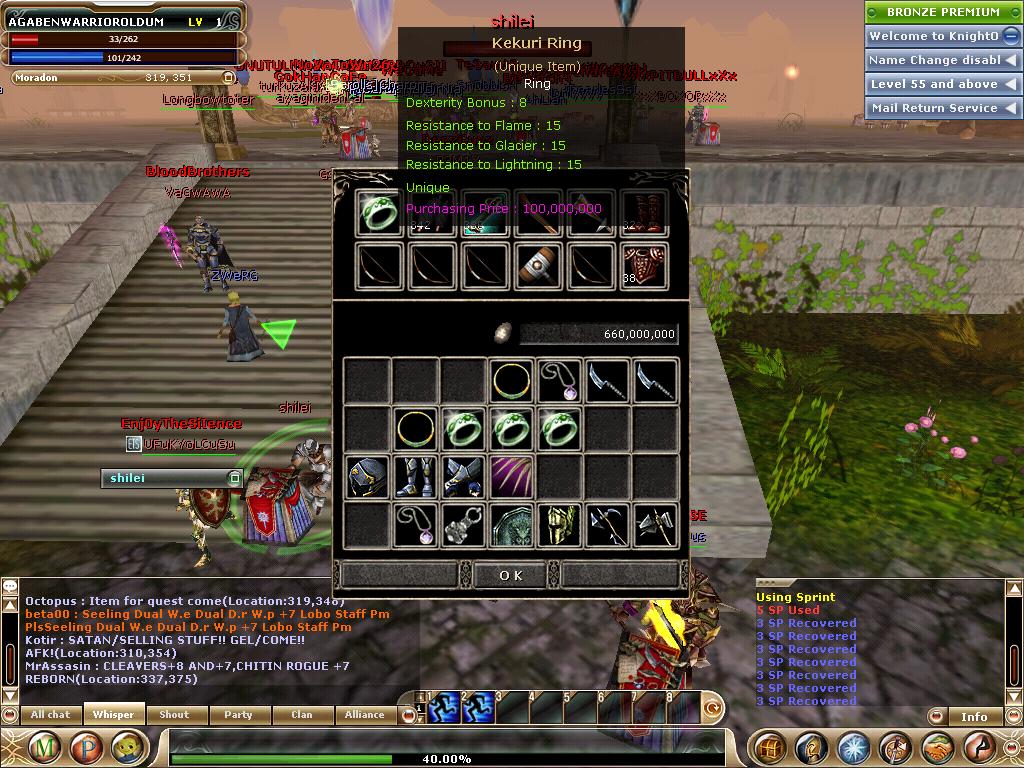Switch to the Shout chat tab

coord(175,715)
